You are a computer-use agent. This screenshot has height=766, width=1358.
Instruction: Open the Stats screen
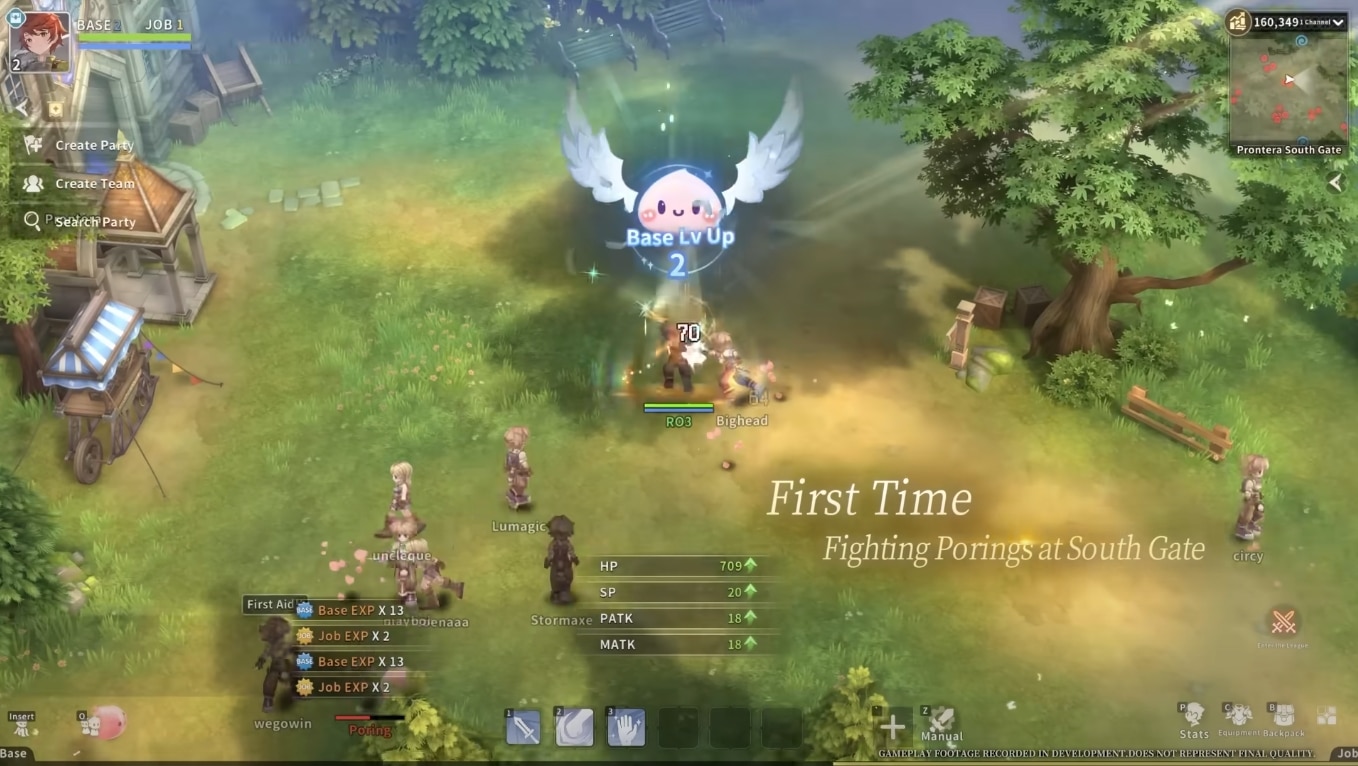tap(1194, 715)
